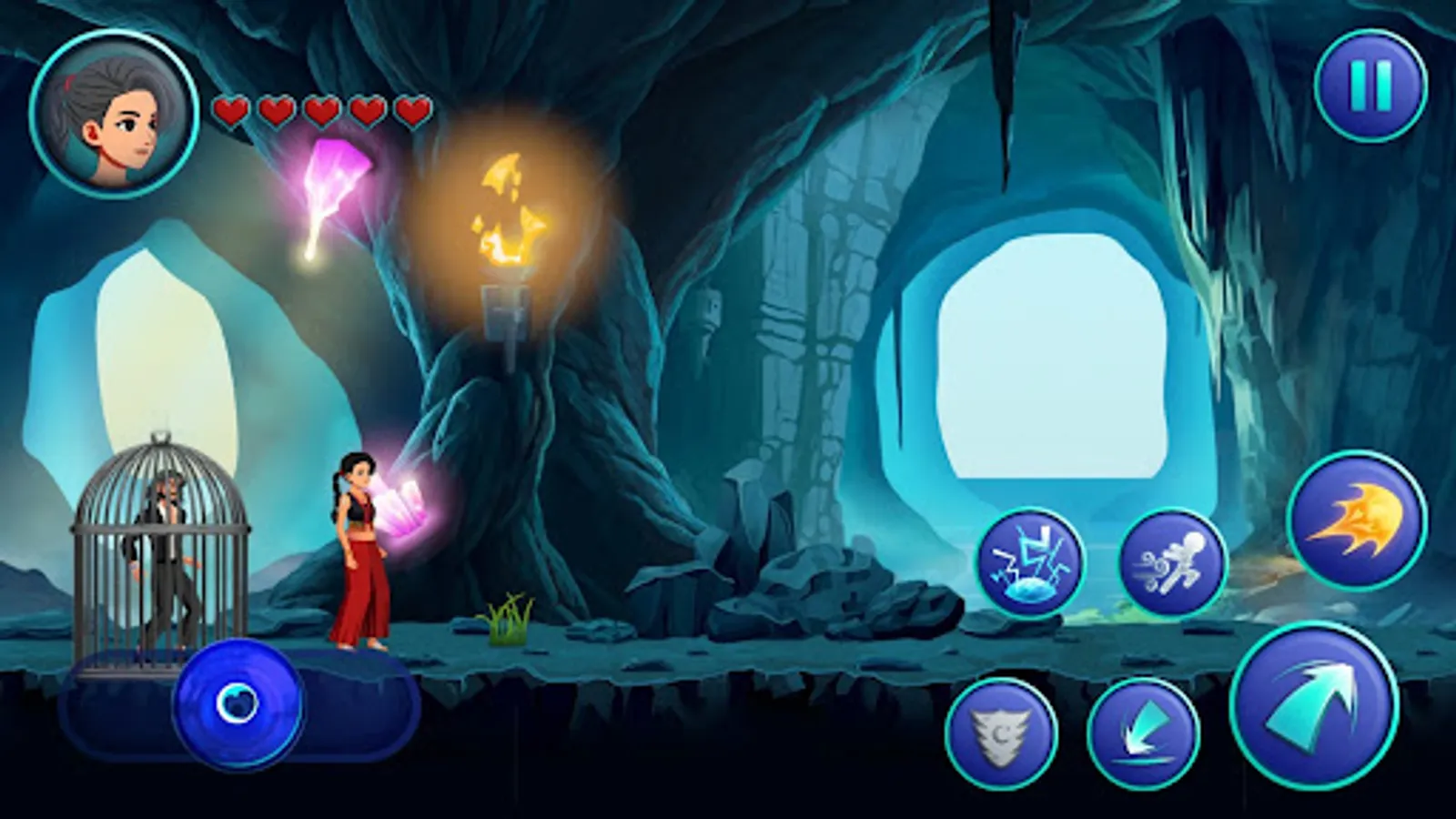The height and width of the screenshot is (819, 1456).
Task: Tap the first red heart in health bar
Action: (232, 110)
